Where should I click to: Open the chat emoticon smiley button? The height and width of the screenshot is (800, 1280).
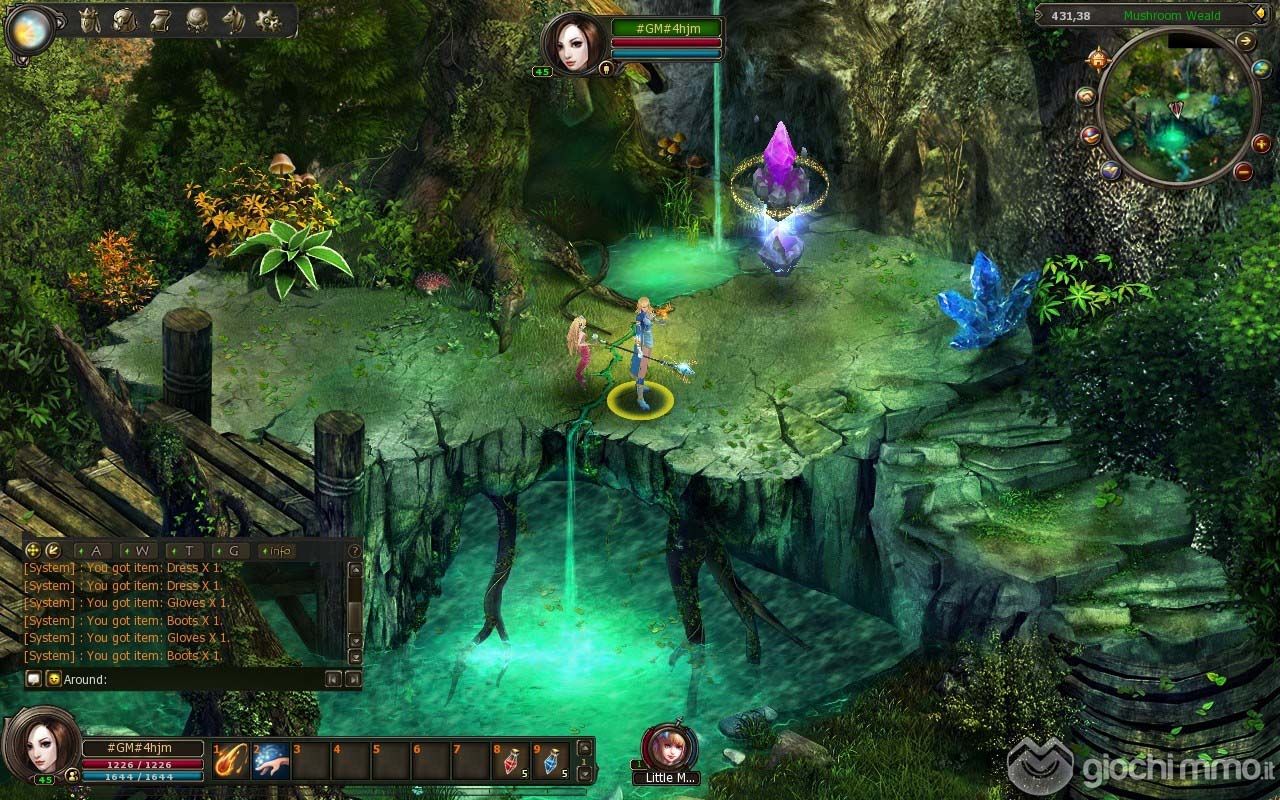(x=53, y=679)
